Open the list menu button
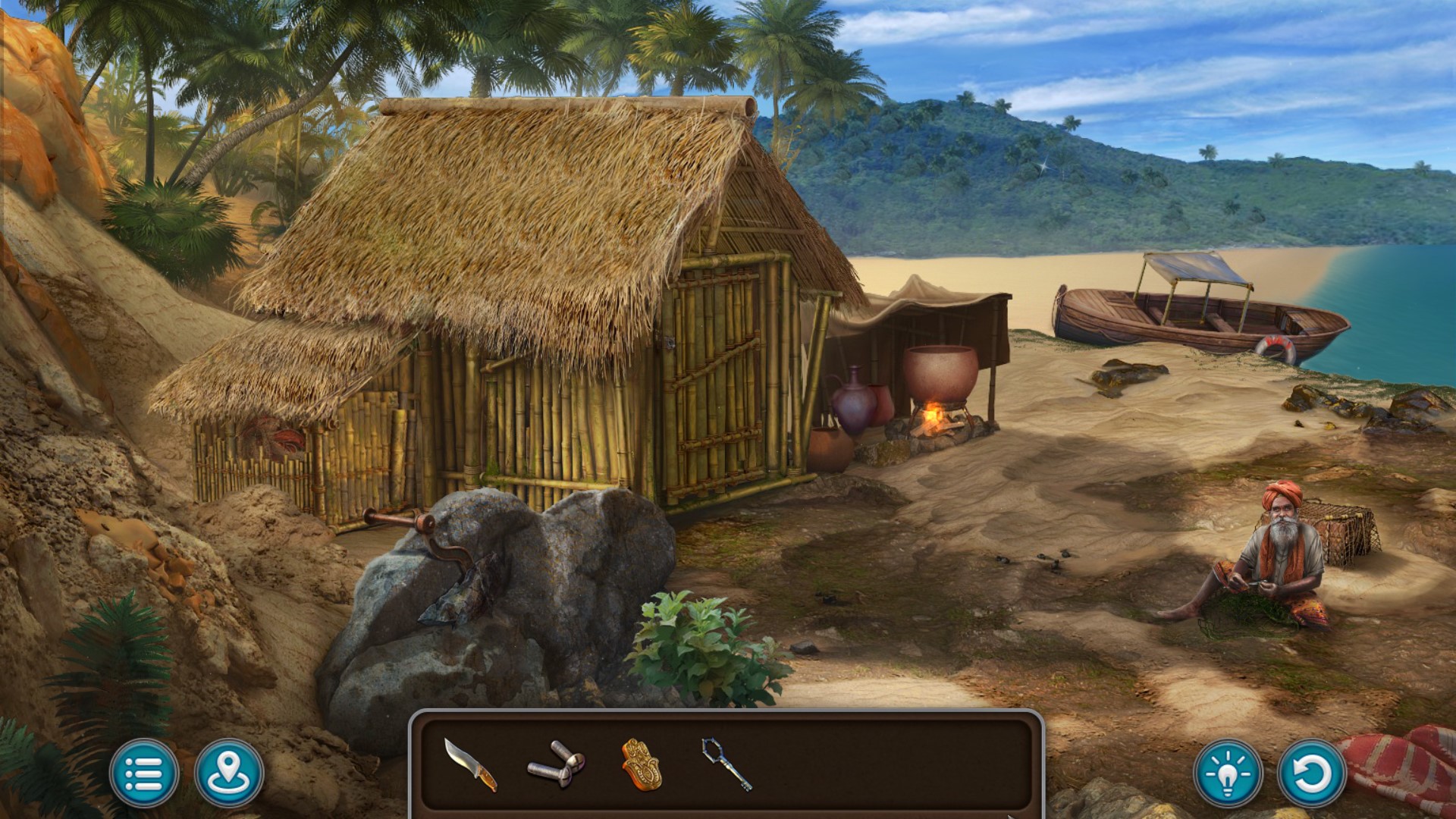 click(x=143, y=773)
